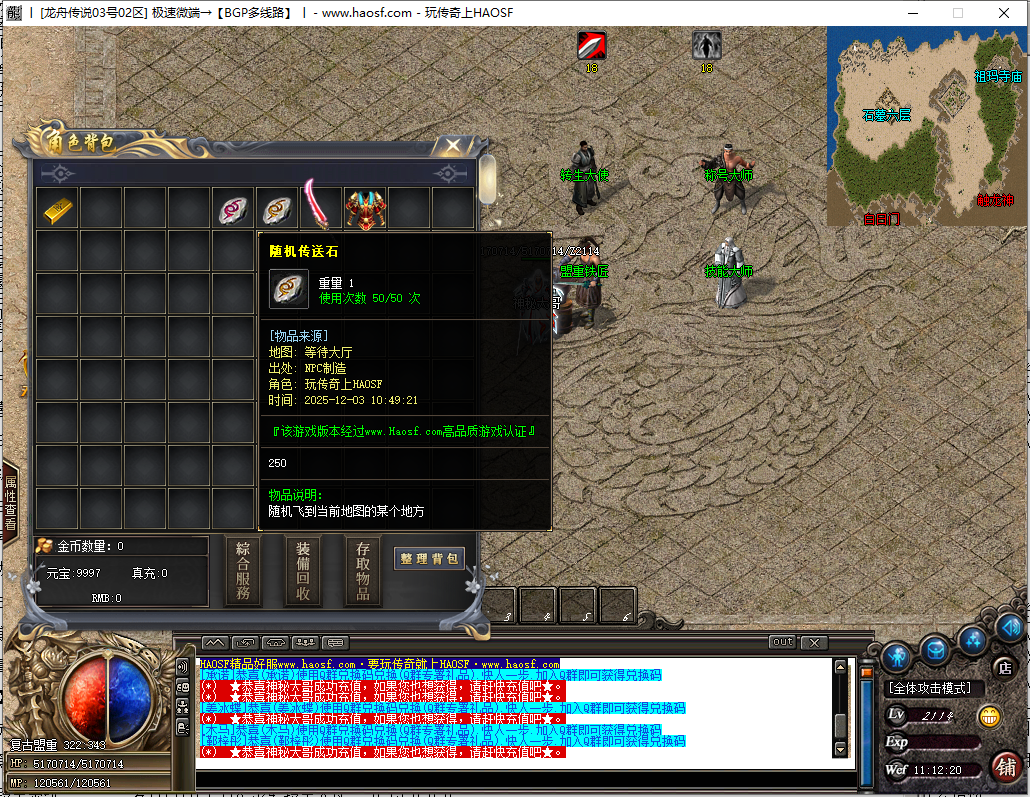This screenshot has height=797, width=1030.
Task: Click the yellow smiley emoji button
Action: [x=989, y=716]
